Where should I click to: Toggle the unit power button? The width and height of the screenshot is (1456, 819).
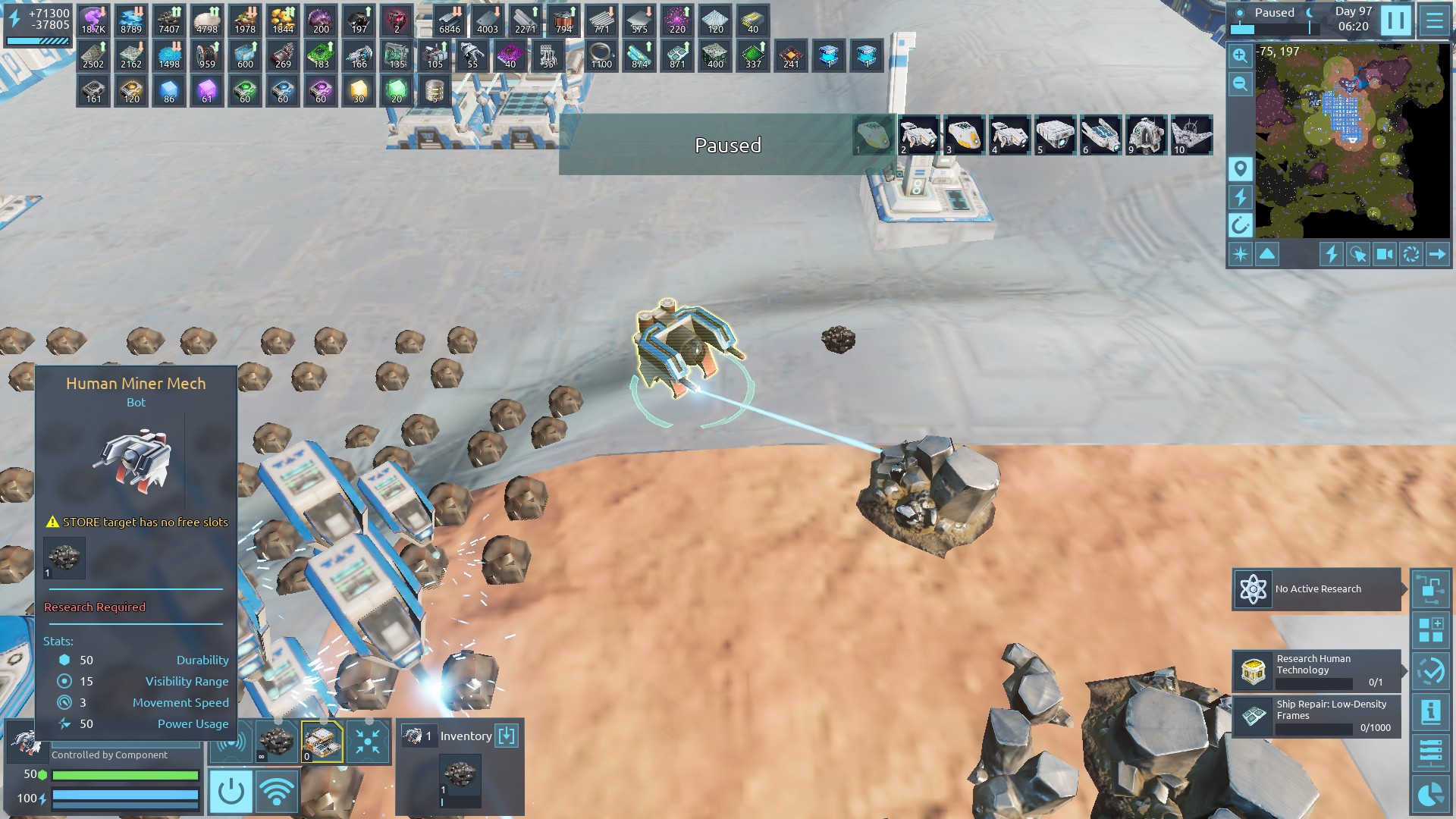[x=231, y=792]
